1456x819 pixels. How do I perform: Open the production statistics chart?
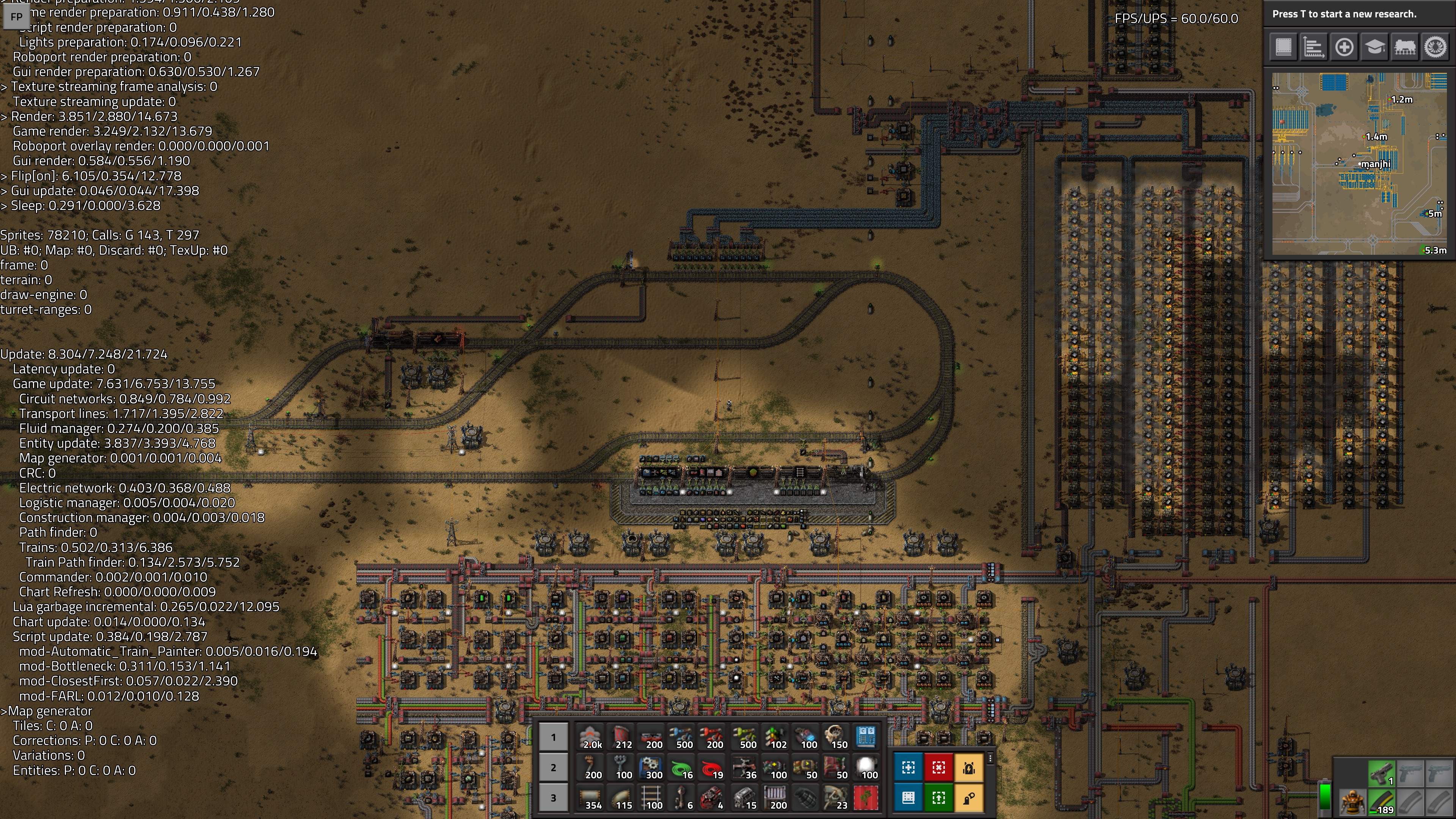1313,47
